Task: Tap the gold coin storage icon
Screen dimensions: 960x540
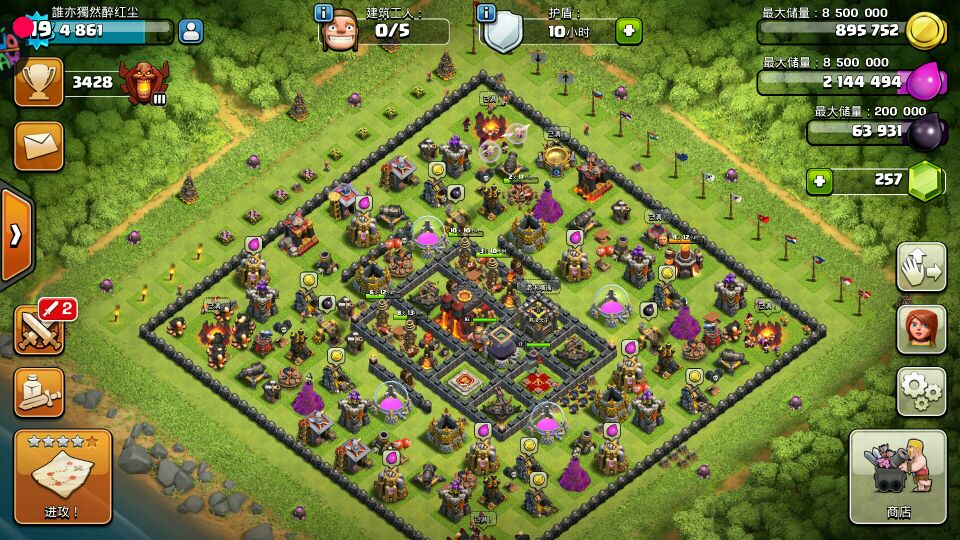Action: (x=926, y=31)
